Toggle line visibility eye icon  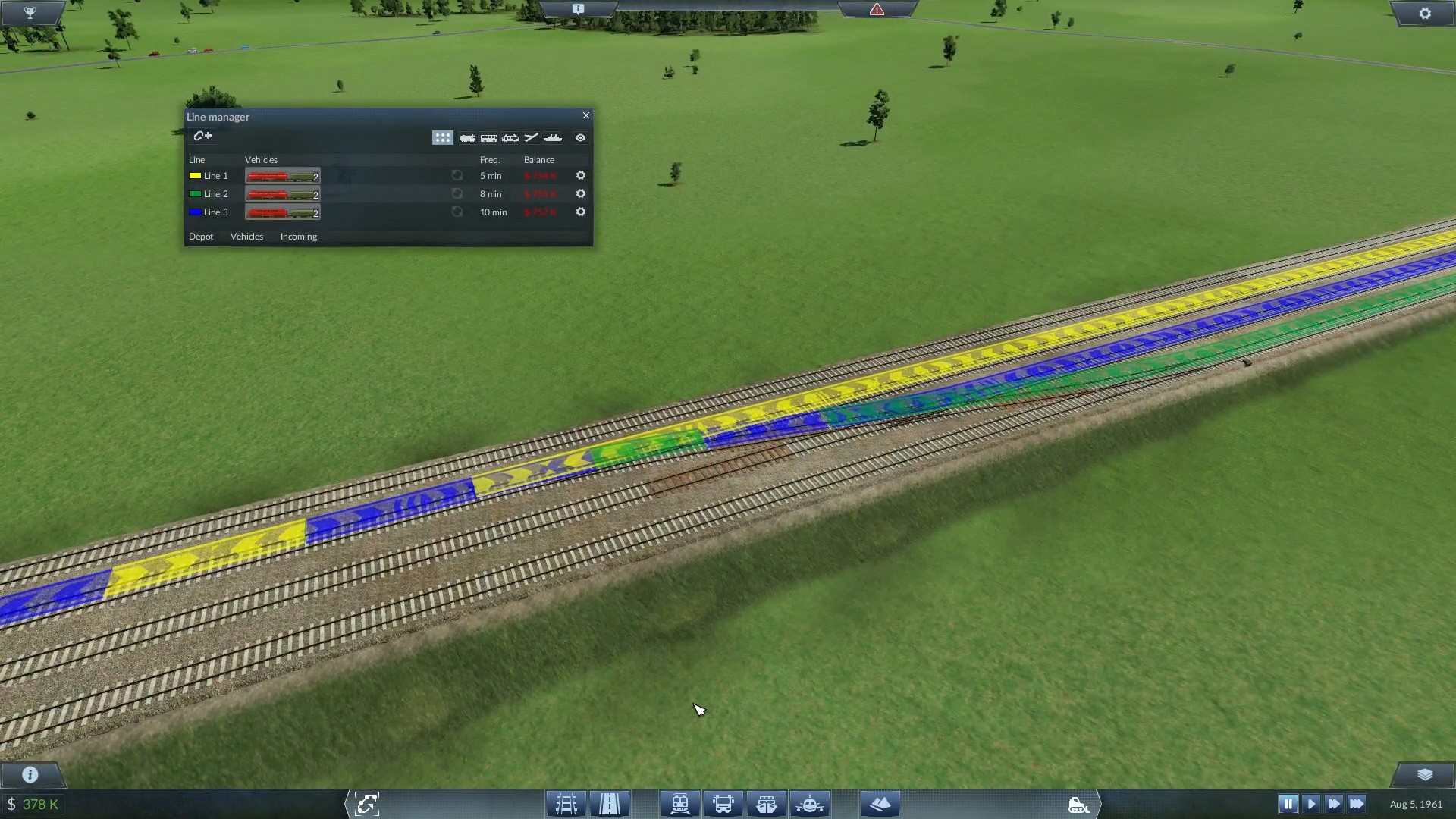[x=580, y=137]
